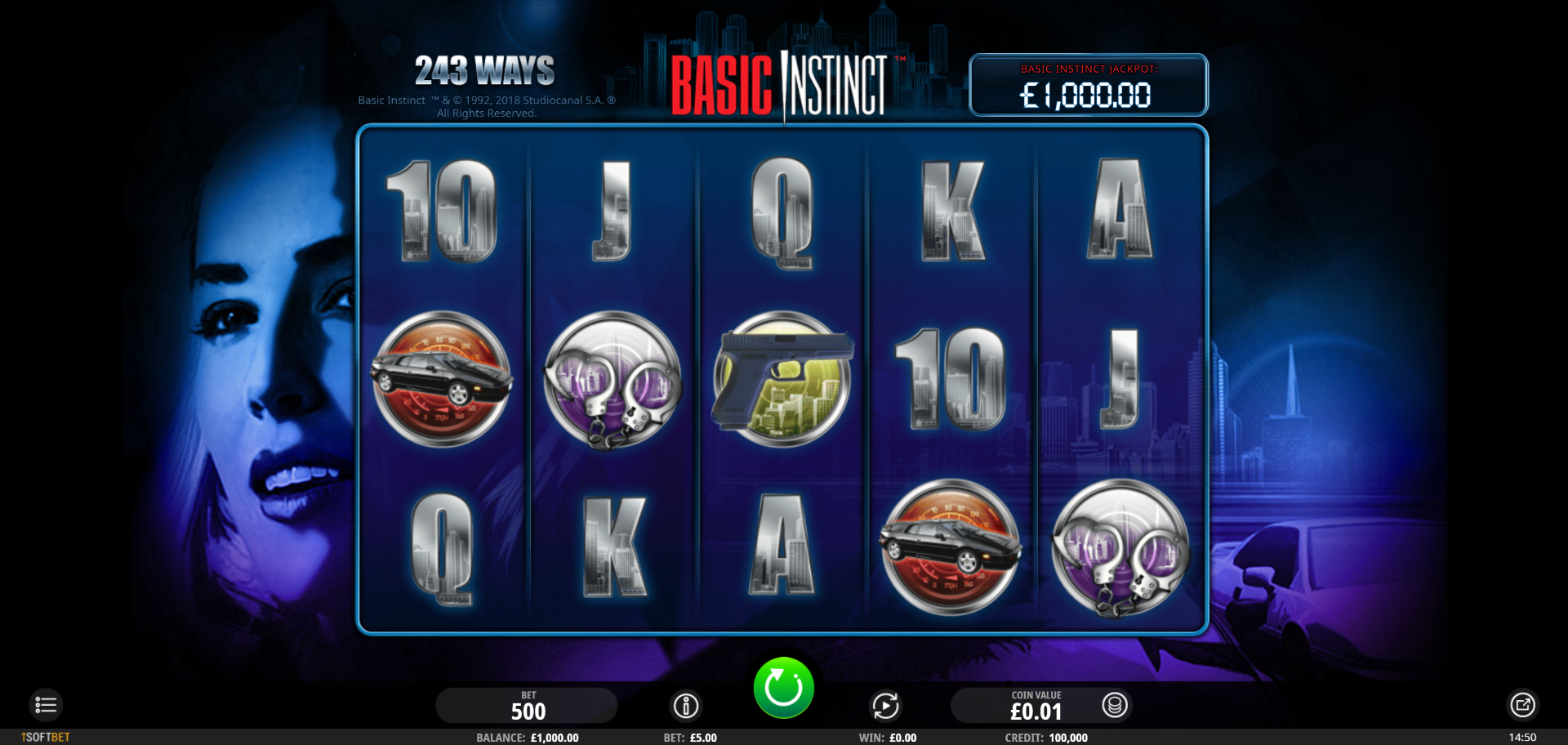Spin the reels with the green button
Image resolution: width=1568 pixels, height=745 pixels.
tap(783, 688)
